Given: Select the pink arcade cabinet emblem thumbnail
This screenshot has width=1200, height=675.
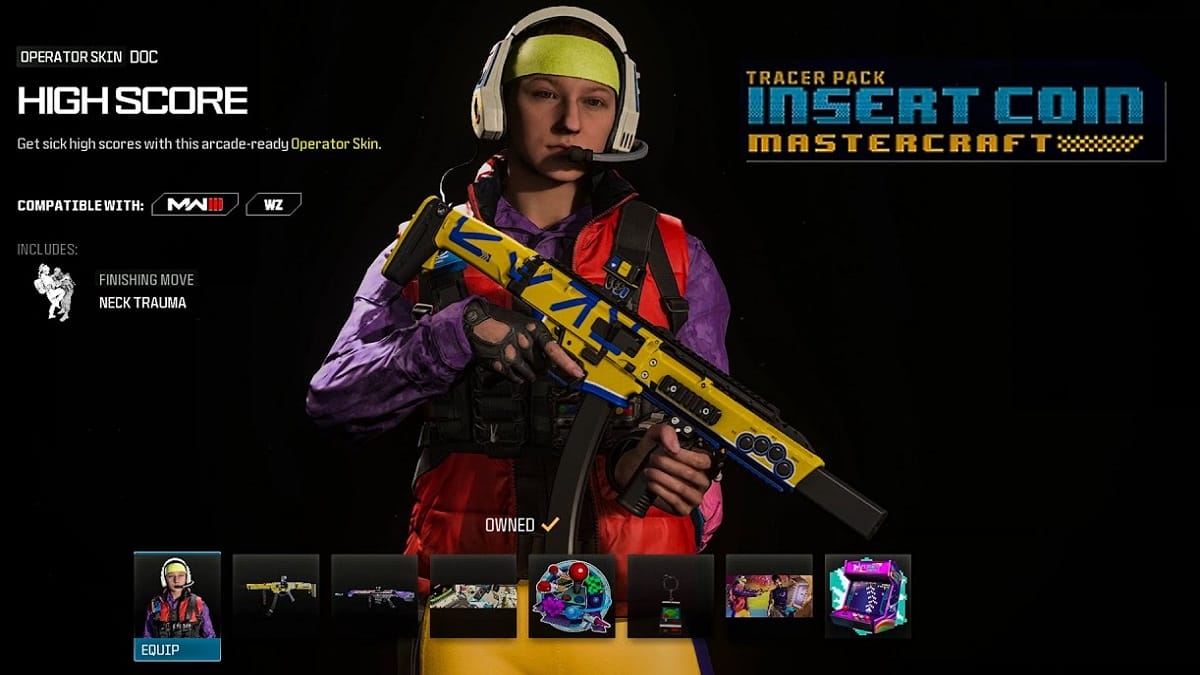Looking at the screenshot, I should click(867, 596).
